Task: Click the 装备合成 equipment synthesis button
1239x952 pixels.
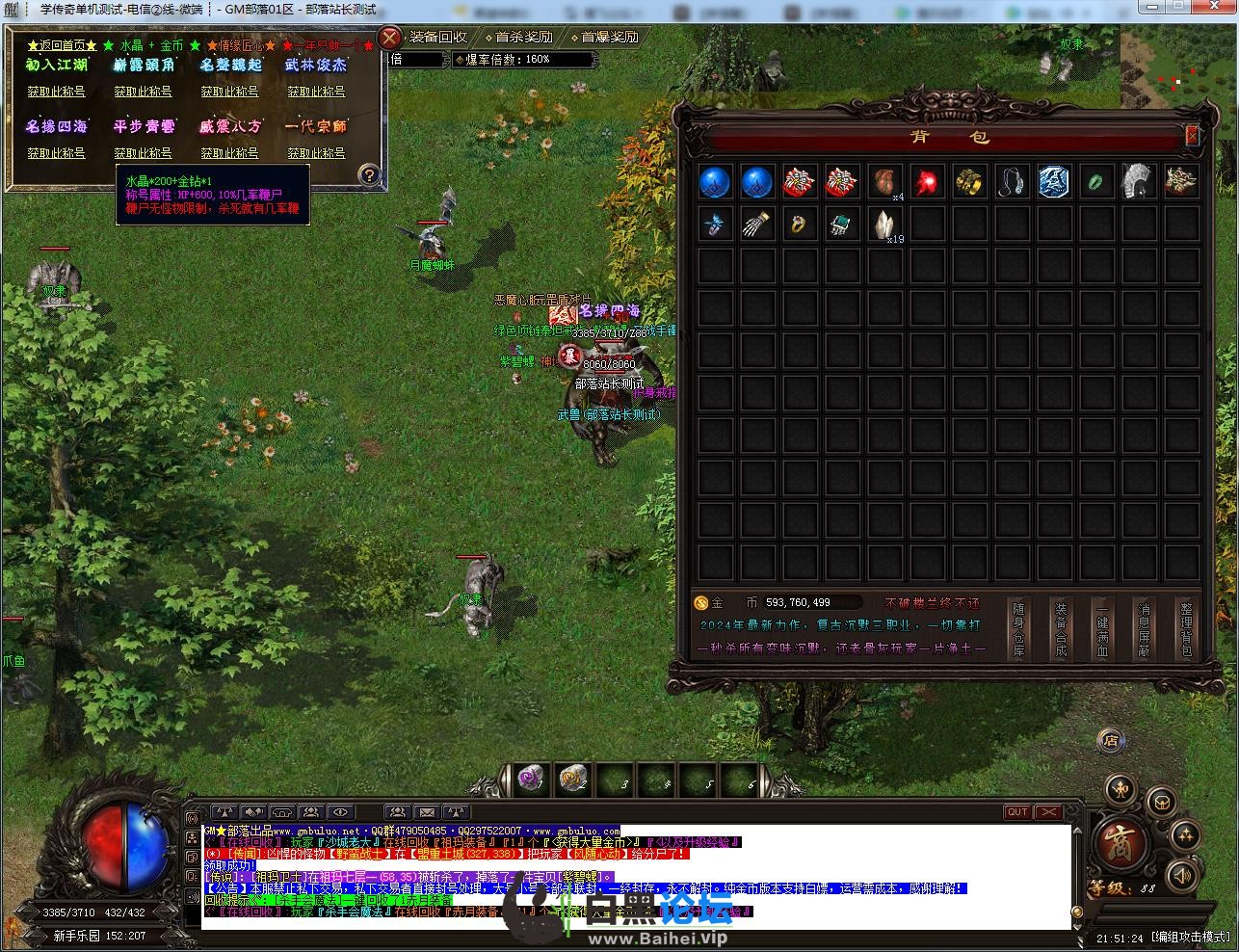Action: point(1061,630)
